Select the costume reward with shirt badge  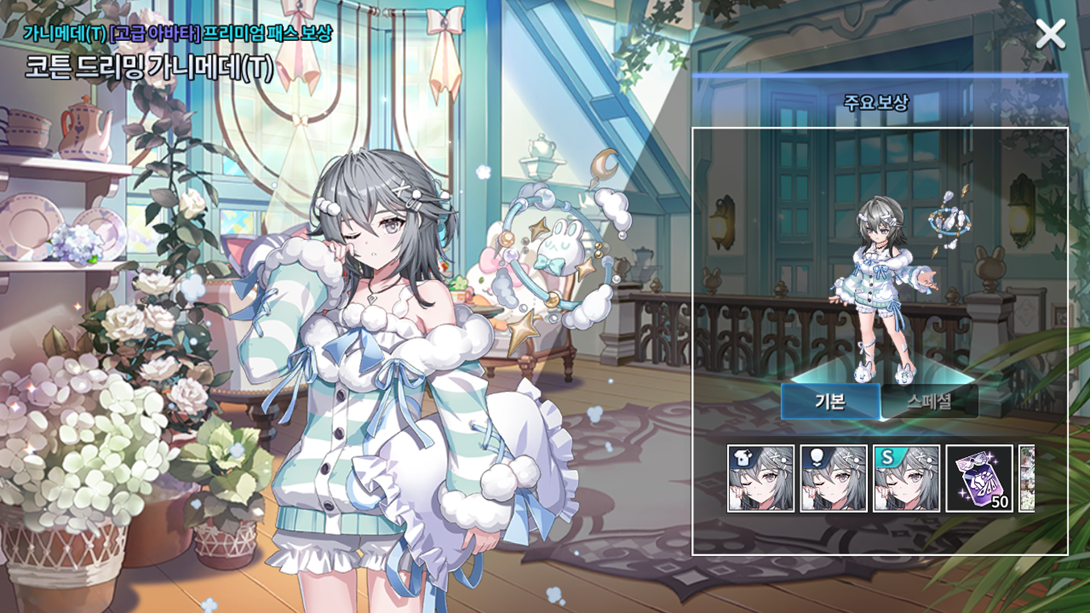pos(761,479)
